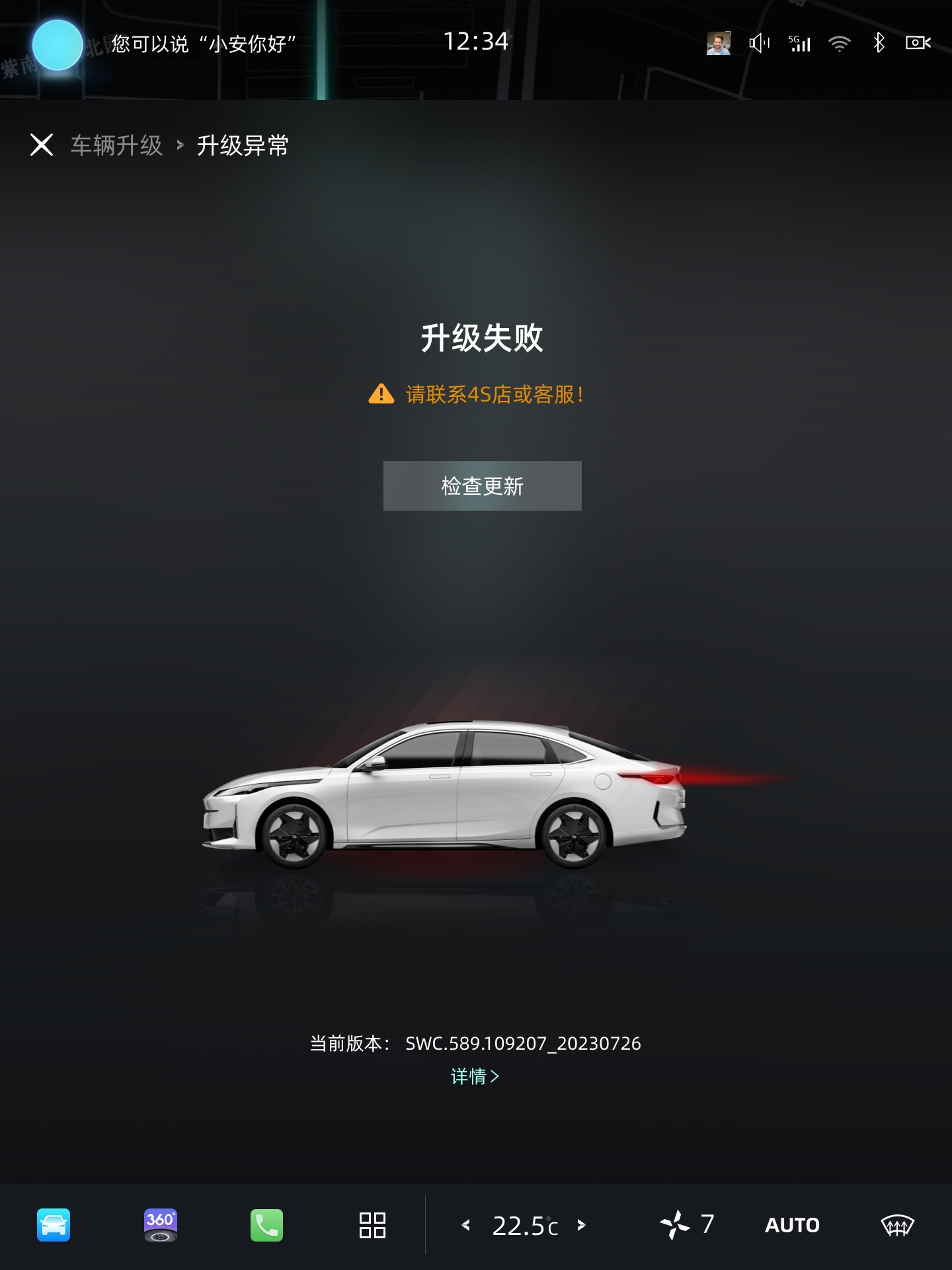
Task: Turn on windshield defrost
Action: click(897, 1225)
